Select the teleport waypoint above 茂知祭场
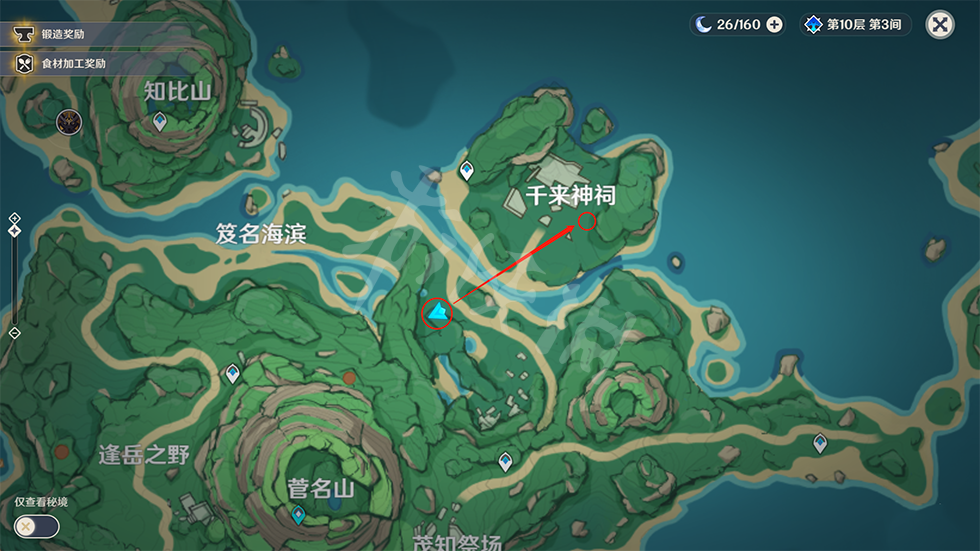980x551 pixels. pos(506,461)
